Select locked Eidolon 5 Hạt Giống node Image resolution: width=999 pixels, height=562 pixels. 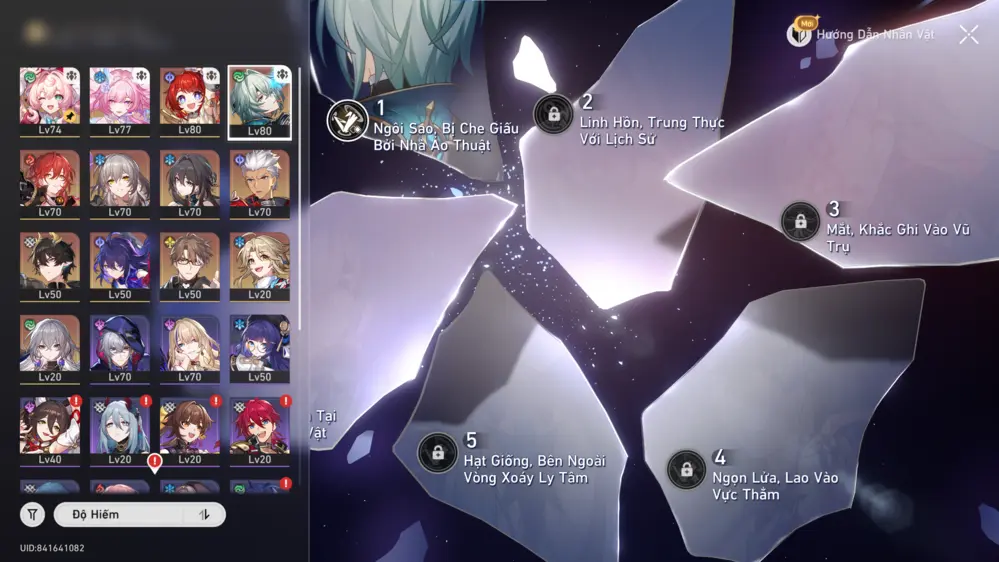pos(437,453)
